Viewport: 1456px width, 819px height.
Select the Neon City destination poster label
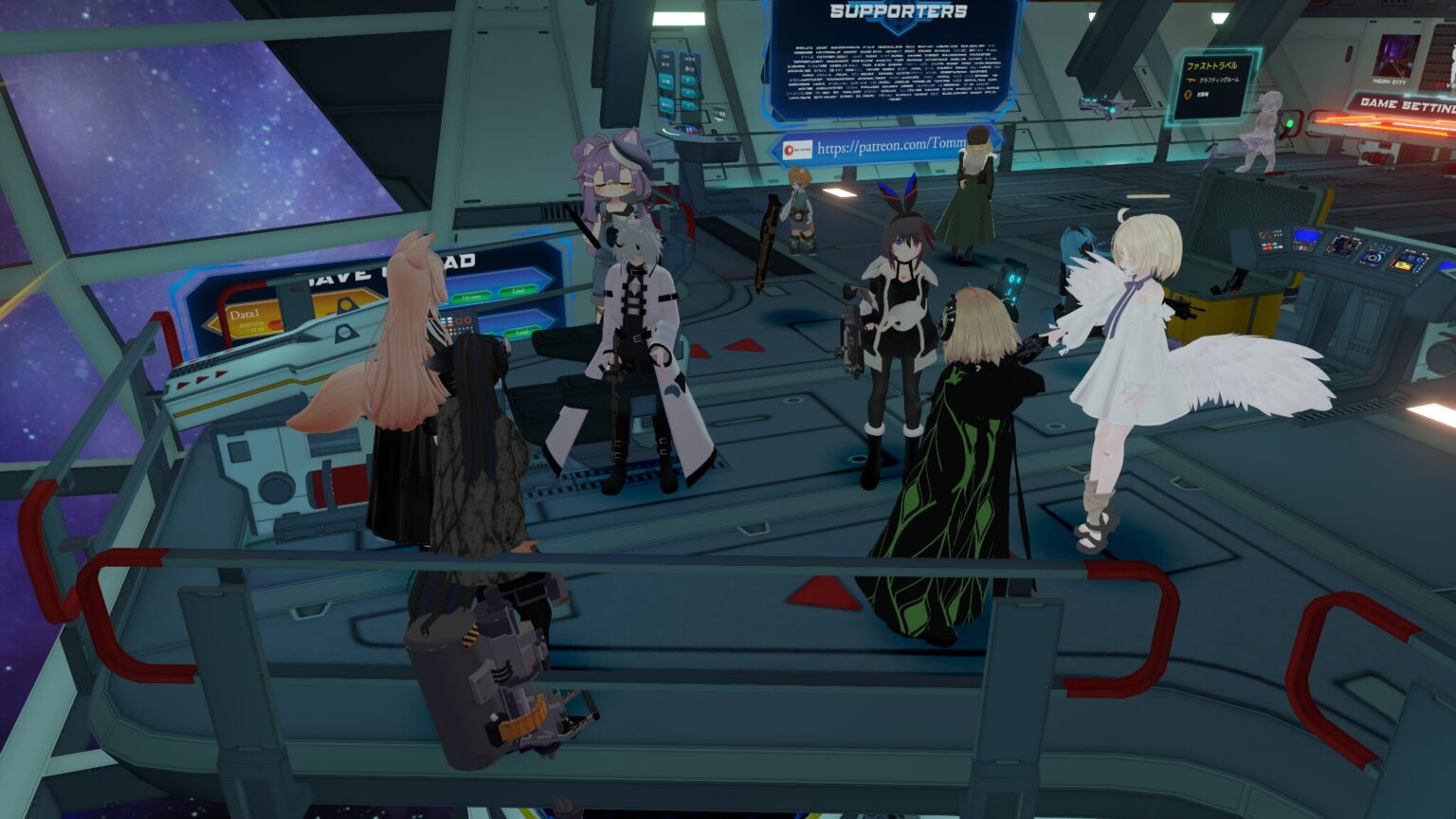1389,82
